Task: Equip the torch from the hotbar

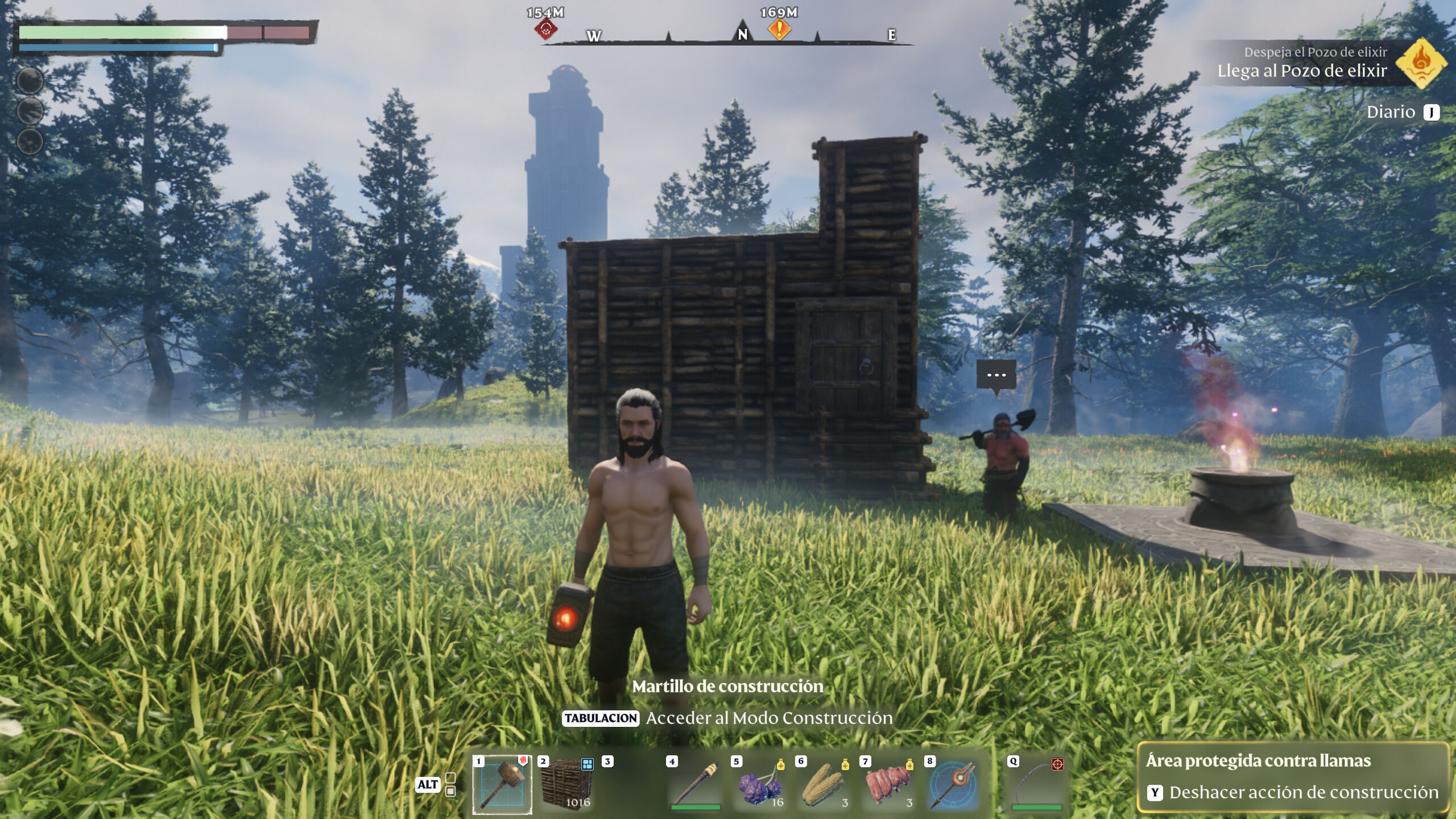Action: (x=696, y=785)
